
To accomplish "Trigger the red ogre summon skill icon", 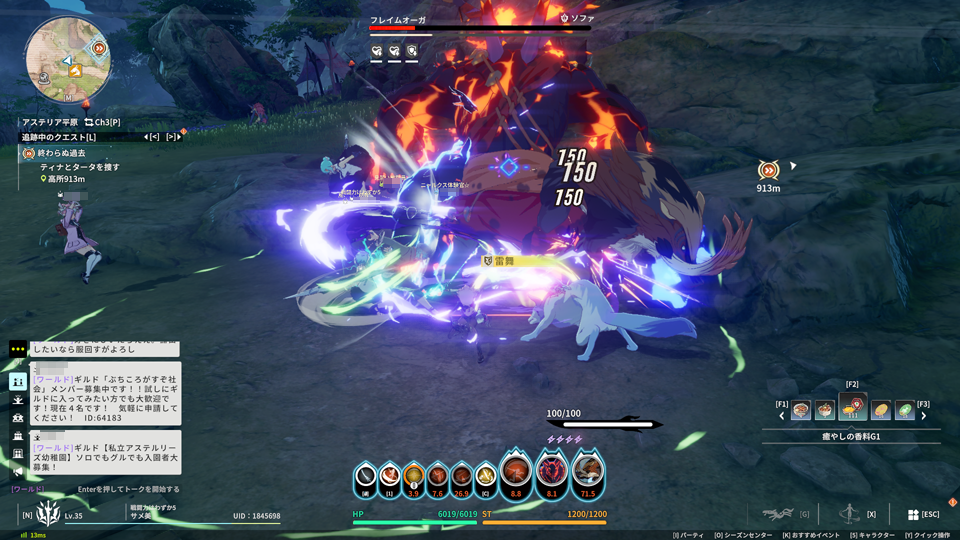I will (552, 470).
